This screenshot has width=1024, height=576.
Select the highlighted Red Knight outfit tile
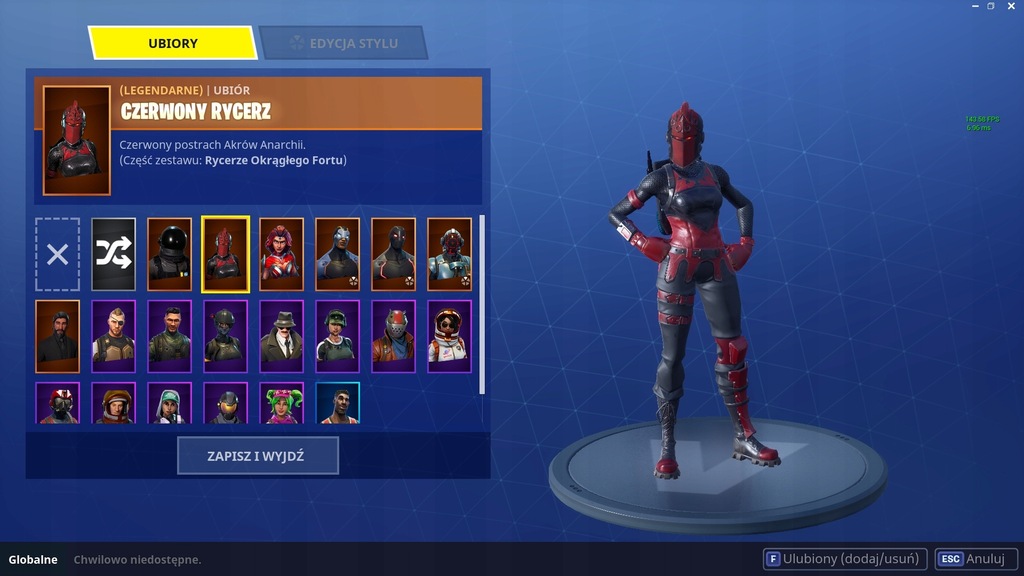click(226, 254)
